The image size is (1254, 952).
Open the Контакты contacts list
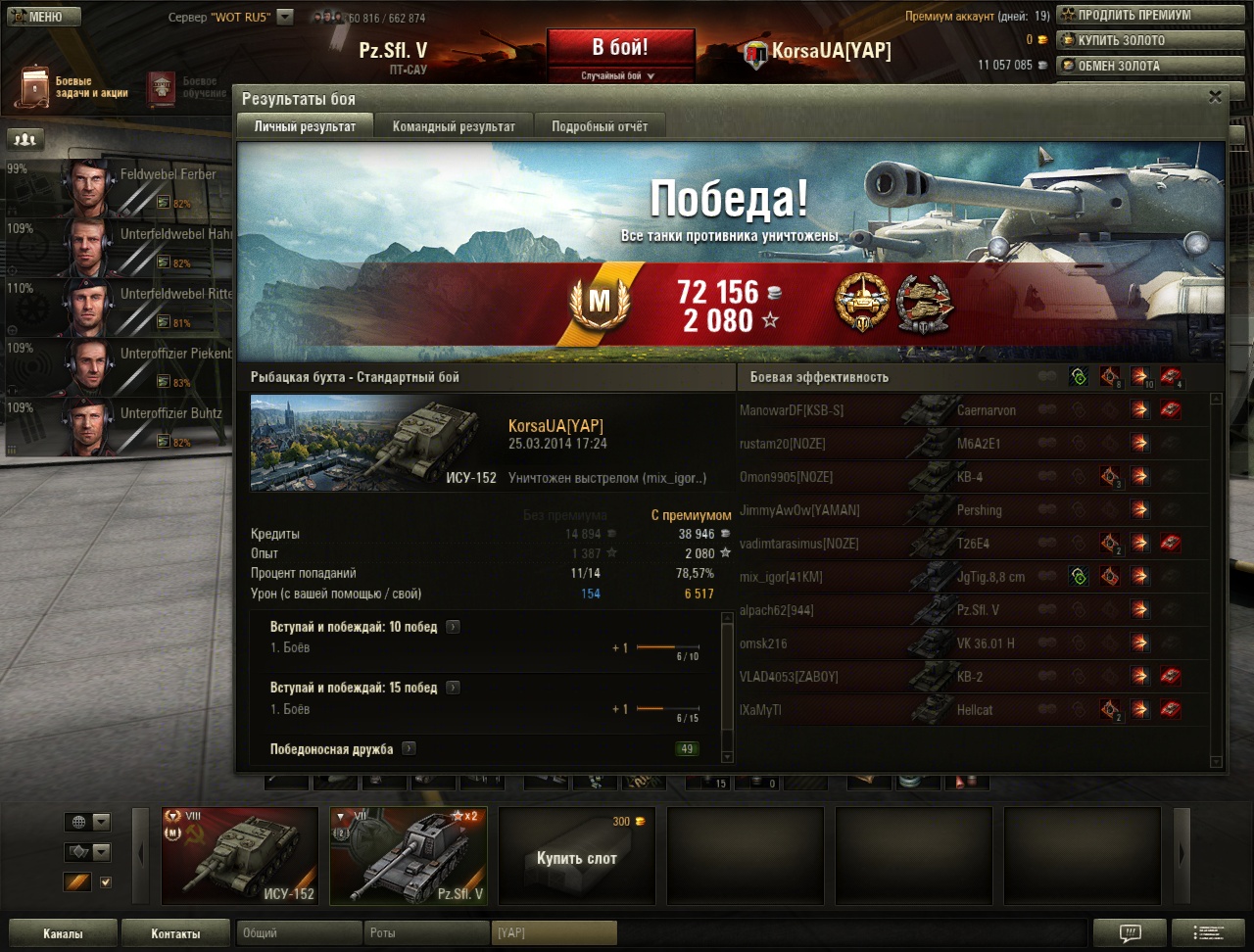pos(175,933)
